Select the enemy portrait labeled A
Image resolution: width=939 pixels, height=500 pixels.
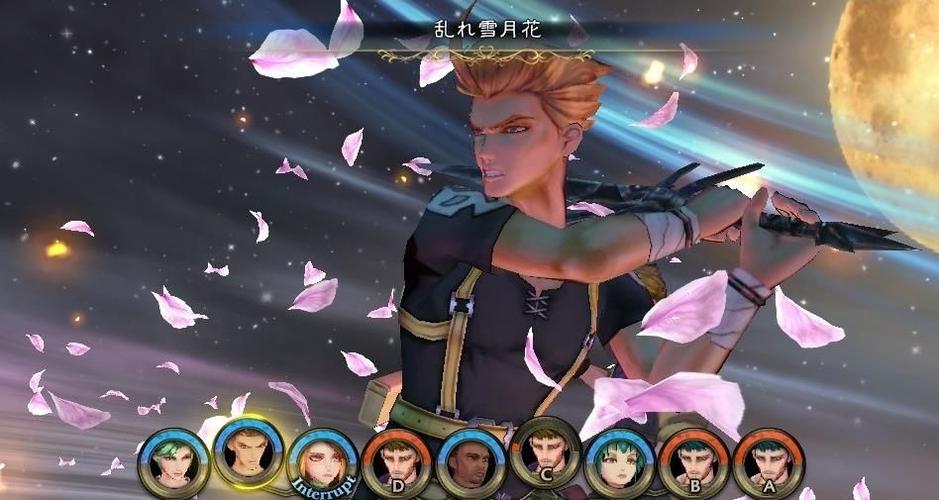(x=768, y=463)
